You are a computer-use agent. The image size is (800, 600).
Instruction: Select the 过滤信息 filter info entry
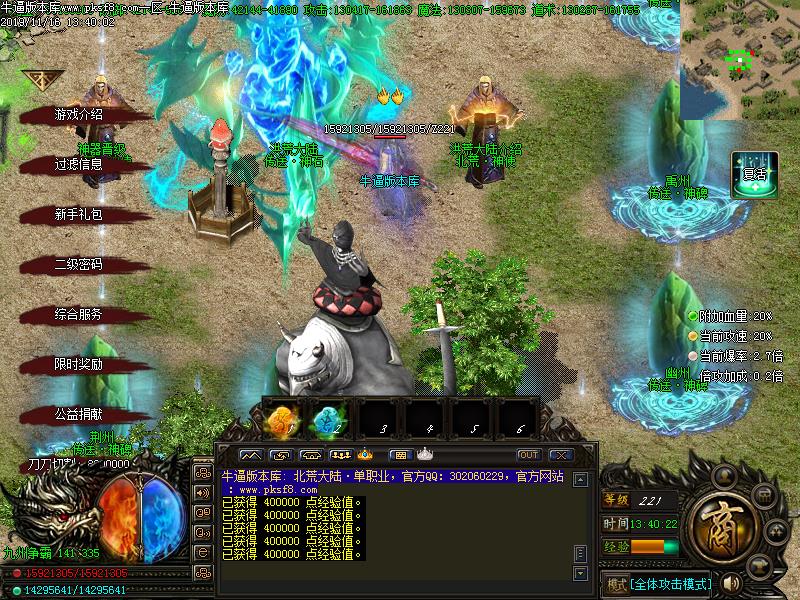(78, 164)
